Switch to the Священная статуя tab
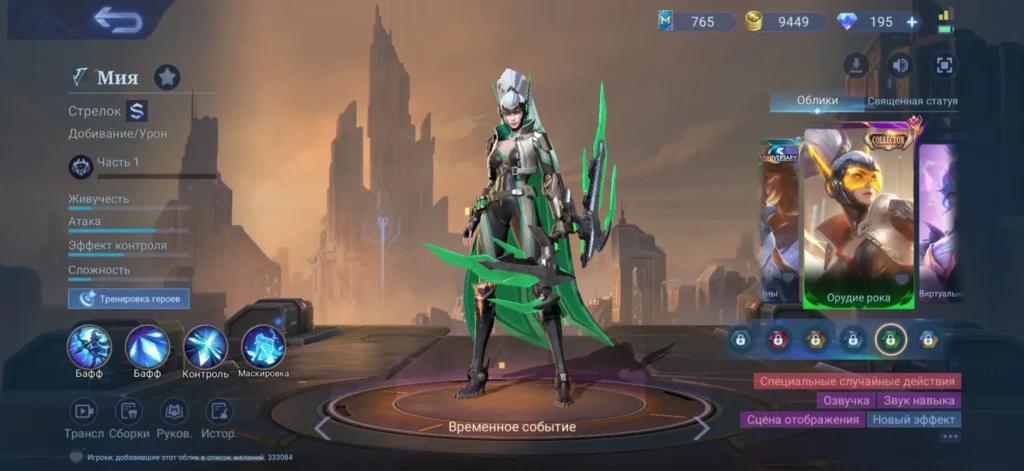The width and height of the screenshot is (1024, 471). pyautogui.click(x=912, y=101)
